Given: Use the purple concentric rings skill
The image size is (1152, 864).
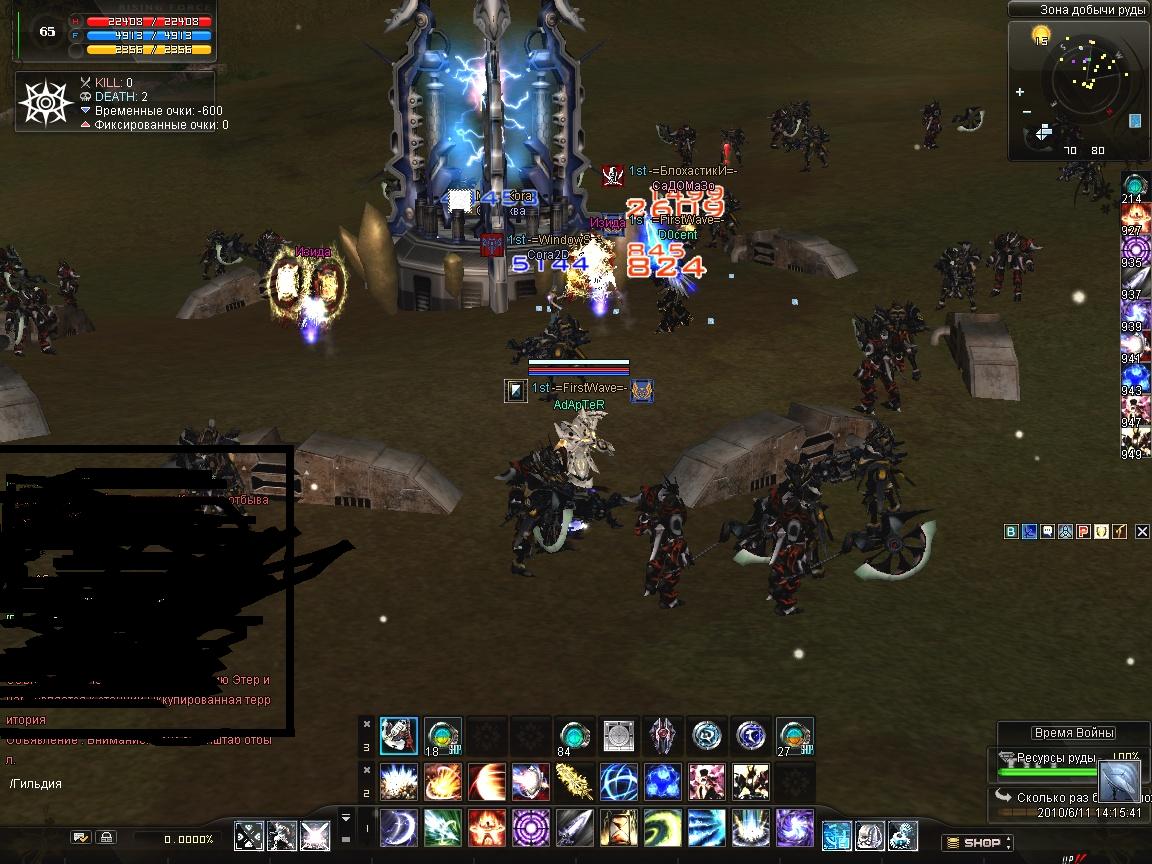Looking at the screenshot, I should click(530, 828).
